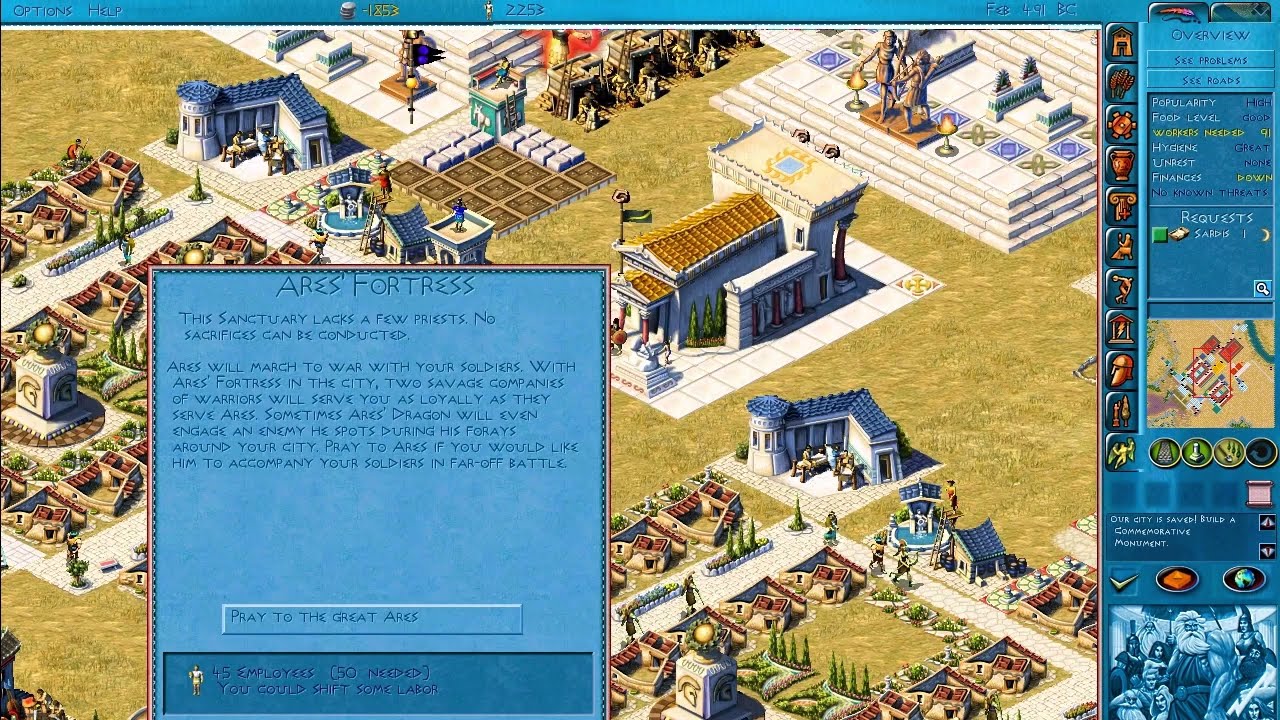This screenshot has width=1280, height=720.
Task: Click See Problems in the overview
Action: click(x=1210, y=60)
